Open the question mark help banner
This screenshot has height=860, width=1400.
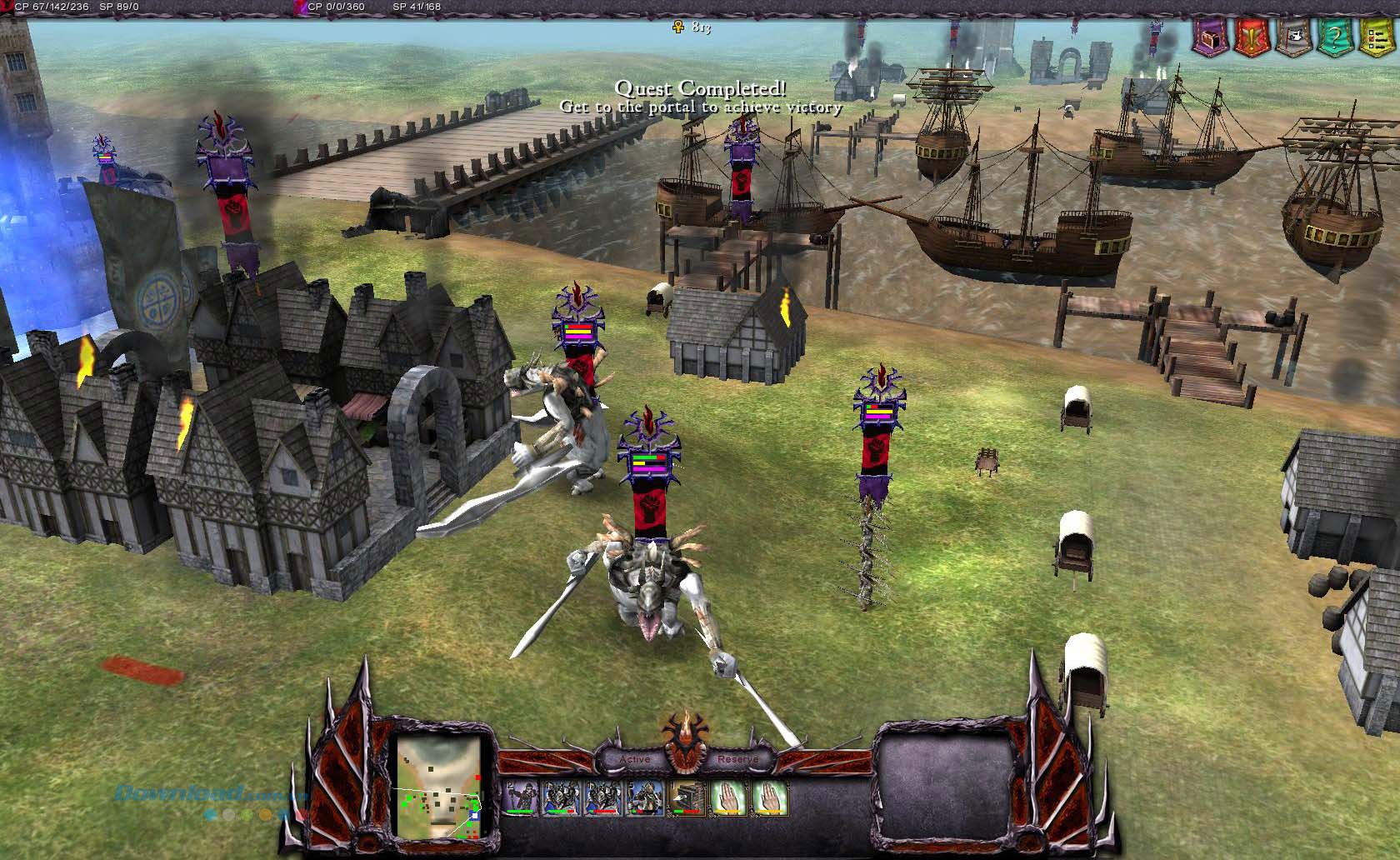click(x=1334, y=37)
